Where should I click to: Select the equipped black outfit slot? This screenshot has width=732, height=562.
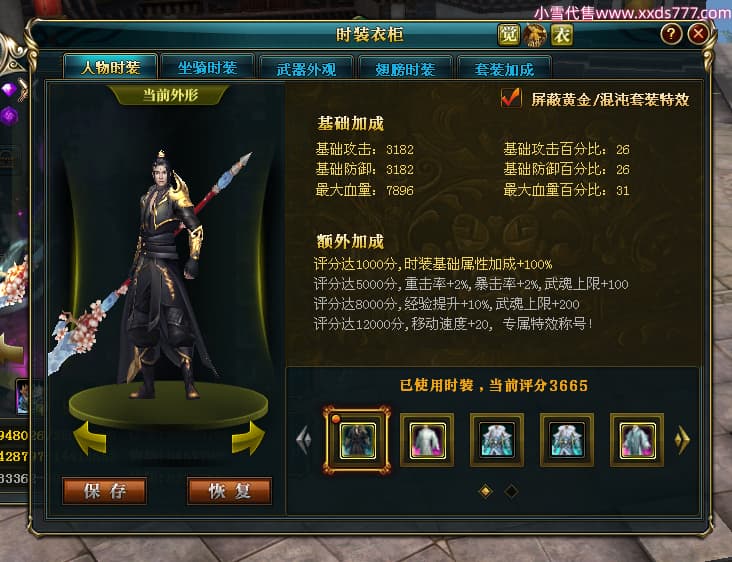pyautogui.click(x=357, y=439)
